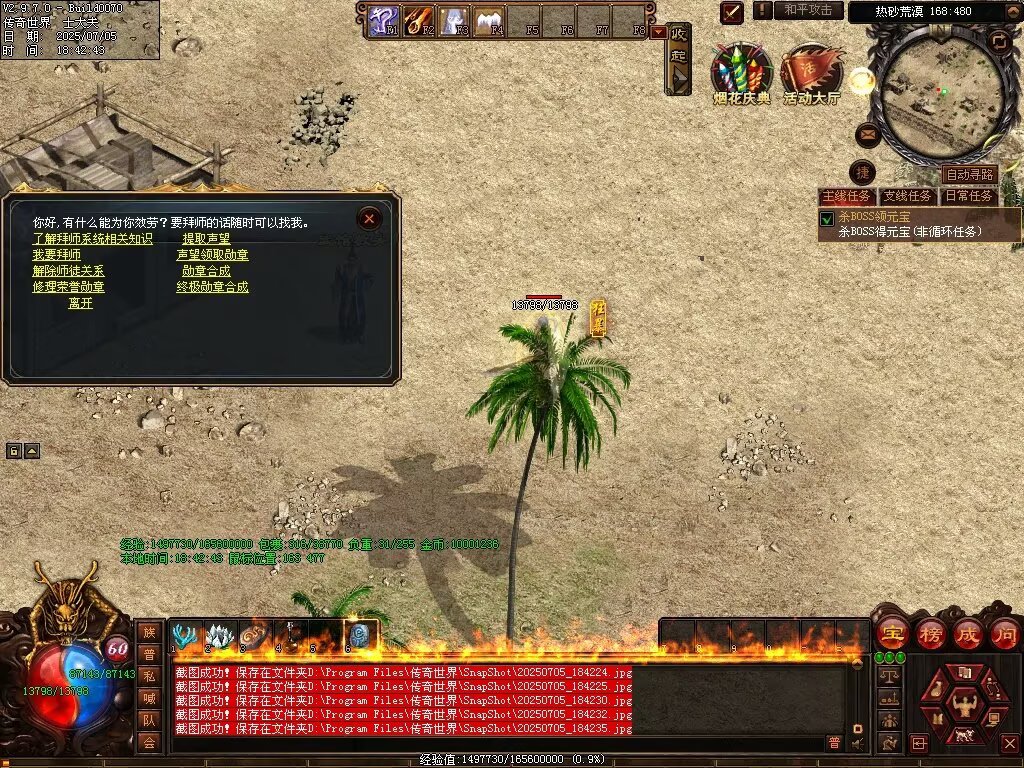This screenshot has height=768, width=1024.
Task: Toggle the 和平攻击 attack mode button
Action: (808, 10)
